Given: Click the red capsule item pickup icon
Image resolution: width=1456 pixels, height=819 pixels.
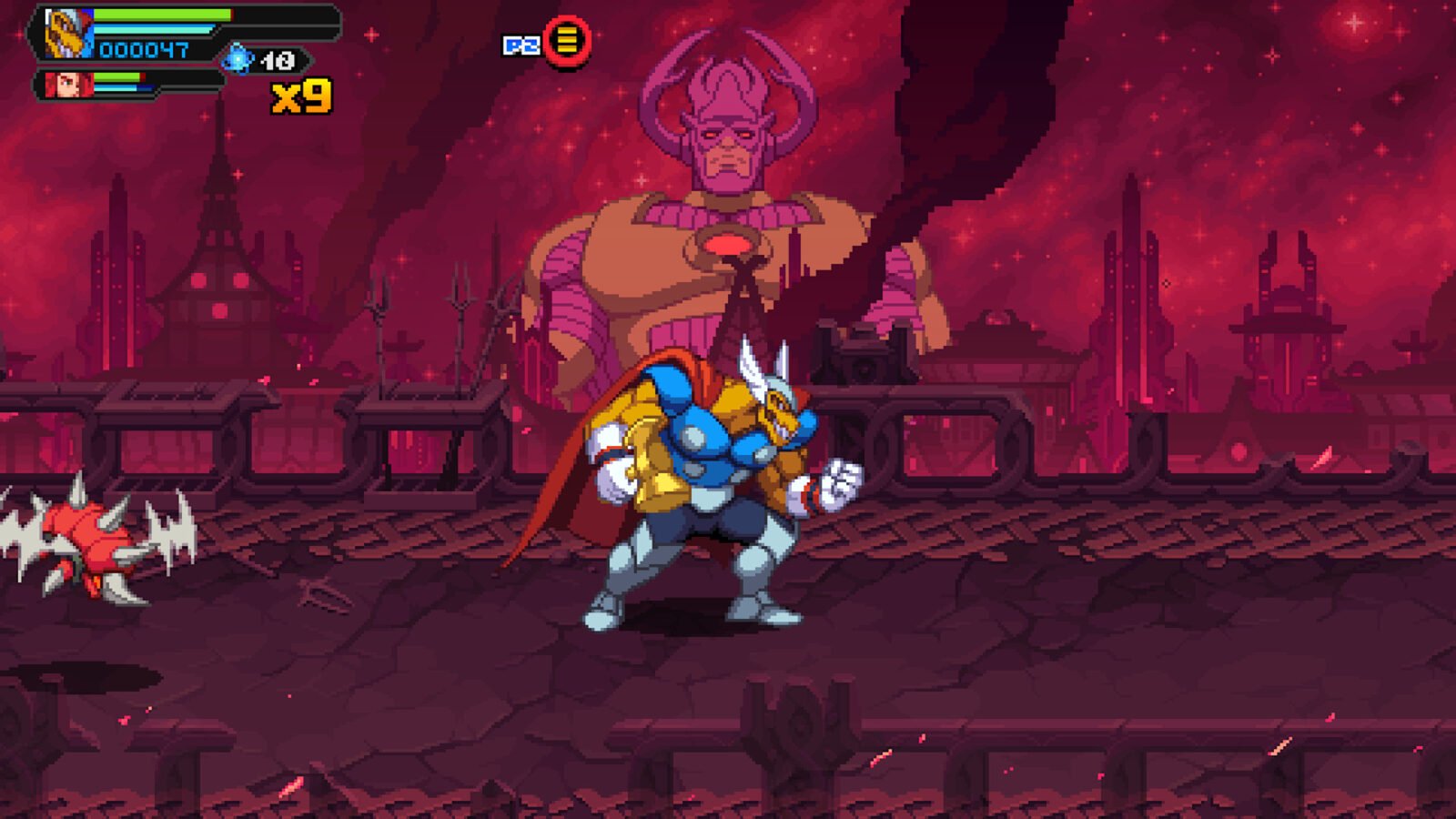Looking at the screenshot, I should tap(568, 41).
